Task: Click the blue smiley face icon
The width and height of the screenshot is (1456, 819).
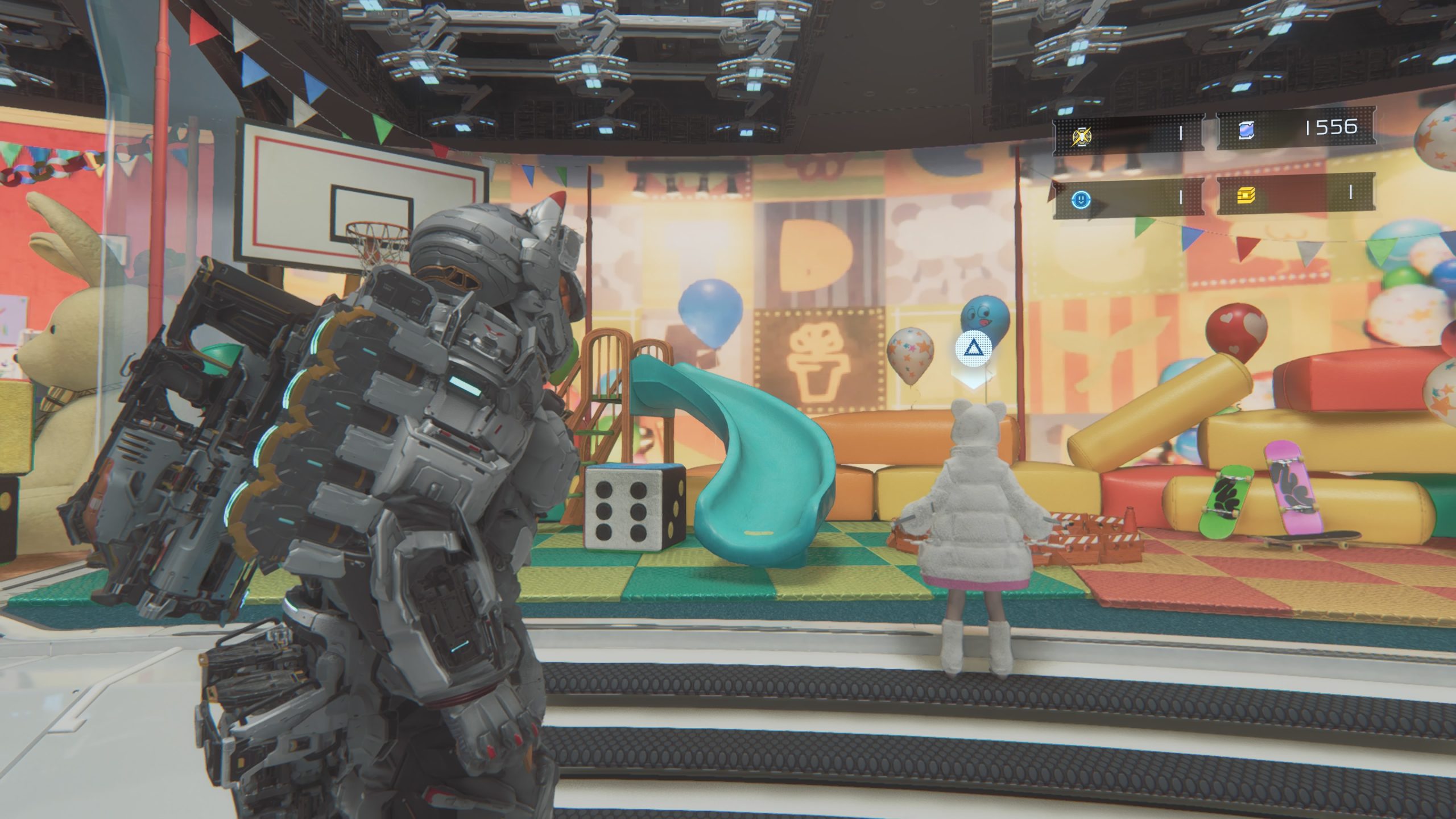Action: click(1081, 198)
